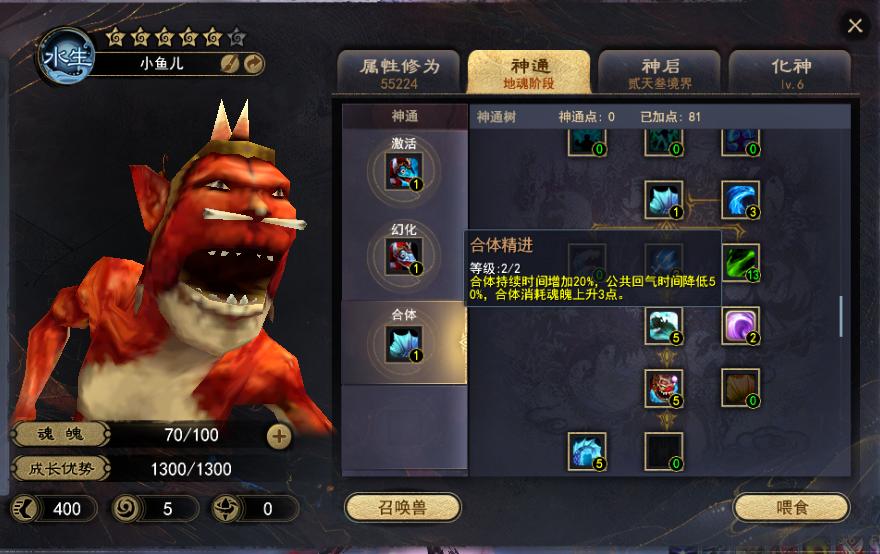Select the 合体 skill entry

pyautogui.click(x=404, y=341)
